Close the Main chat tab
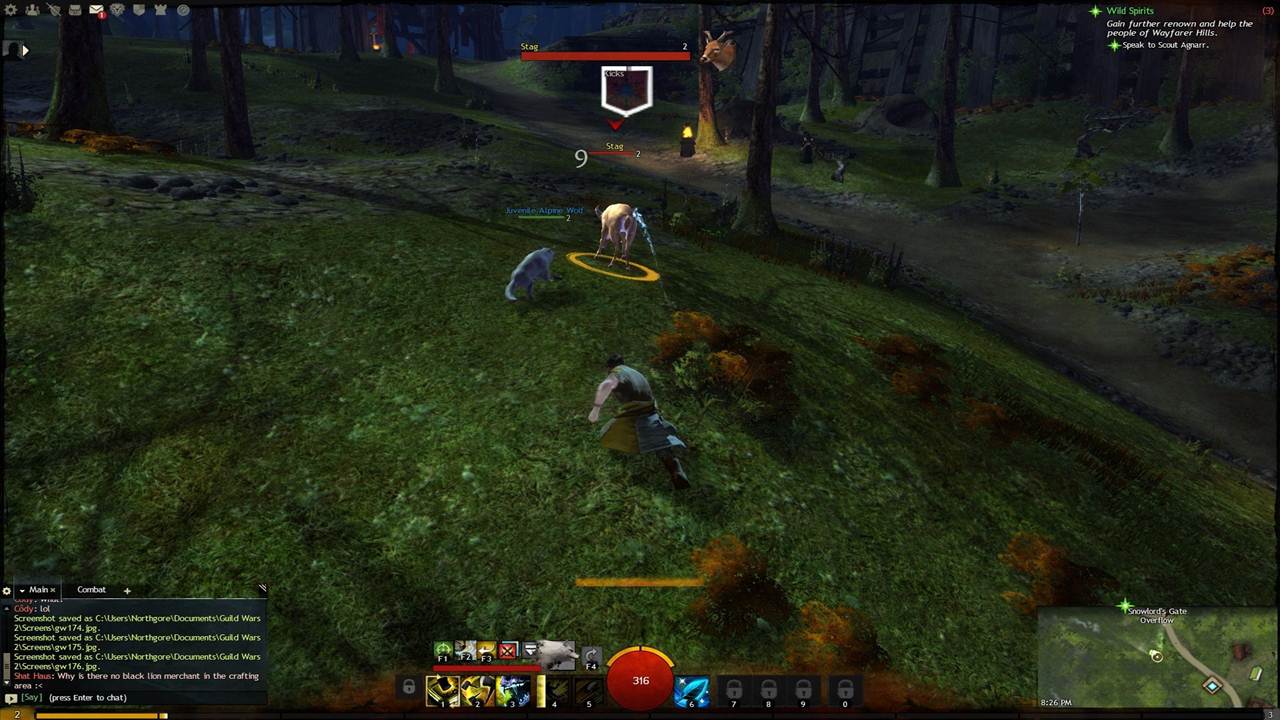Viewport: 1280px width, 720px height. pyautogui.click(x=53, y=590)
